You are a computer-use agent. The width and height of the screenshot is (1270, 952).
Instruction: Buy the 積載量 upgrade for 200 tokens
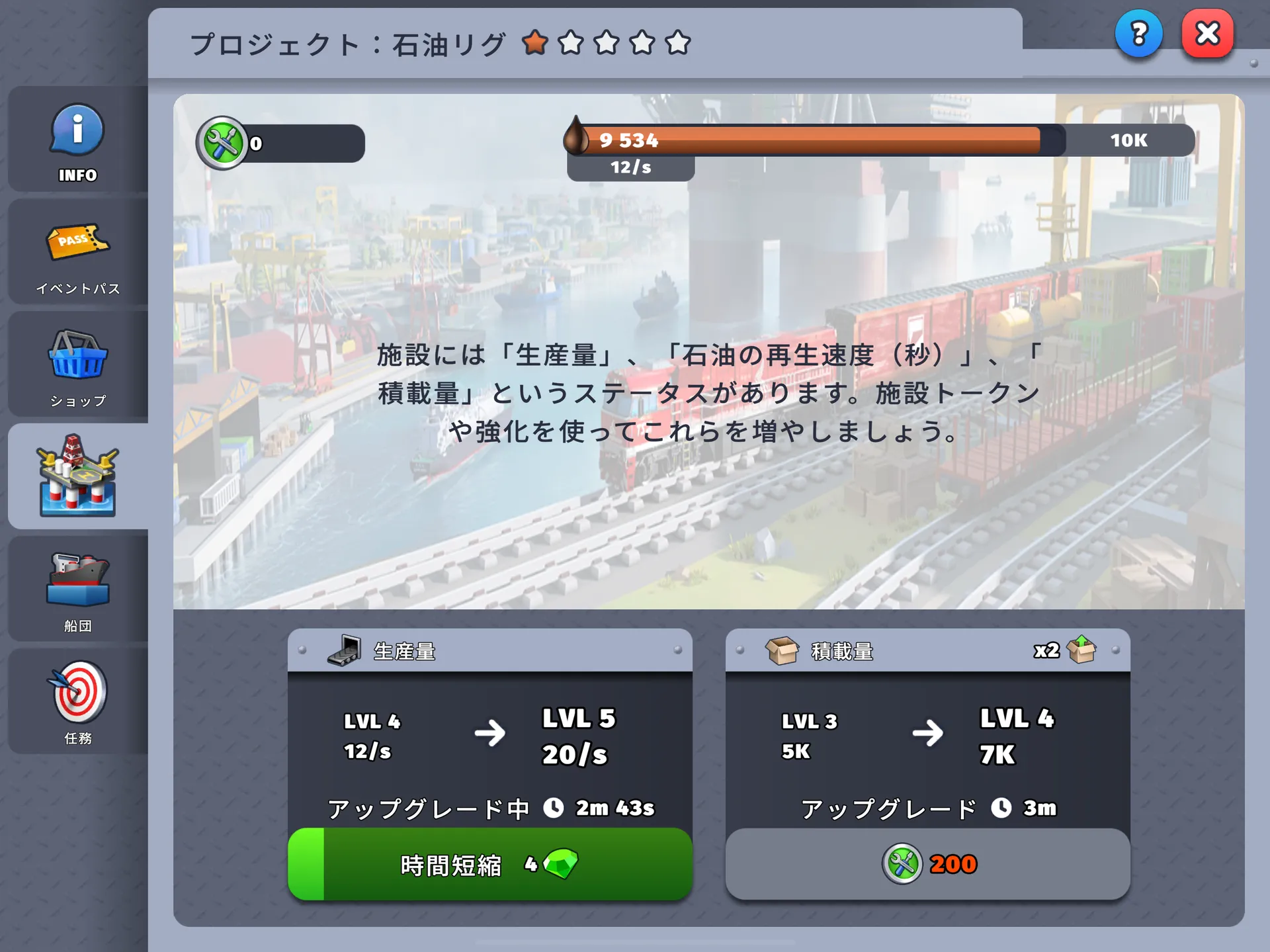pos(927,864)
